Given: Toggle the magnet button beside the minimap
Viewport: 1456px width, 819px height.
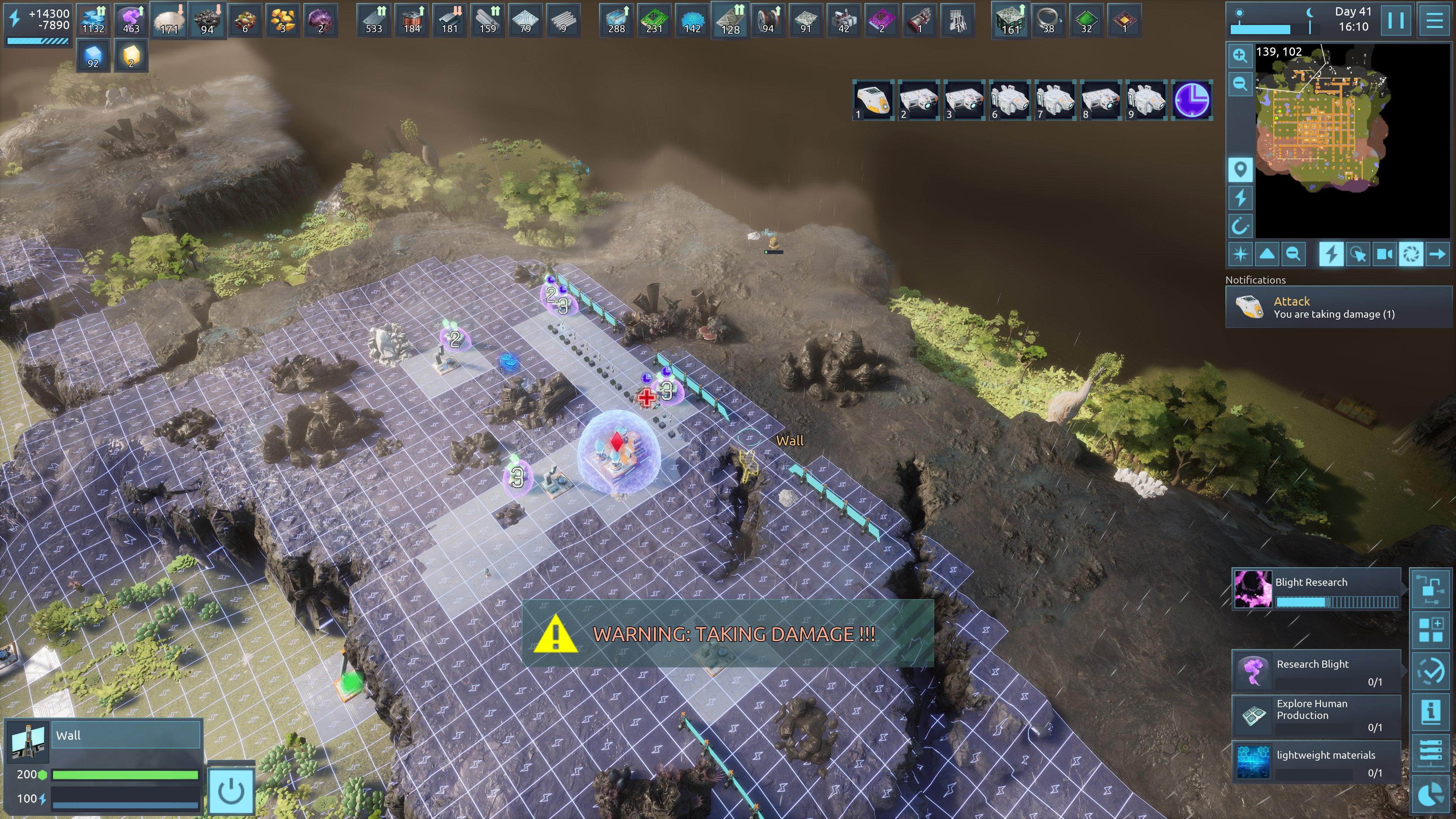Looking at the screenshot, I should (1240, 227).
